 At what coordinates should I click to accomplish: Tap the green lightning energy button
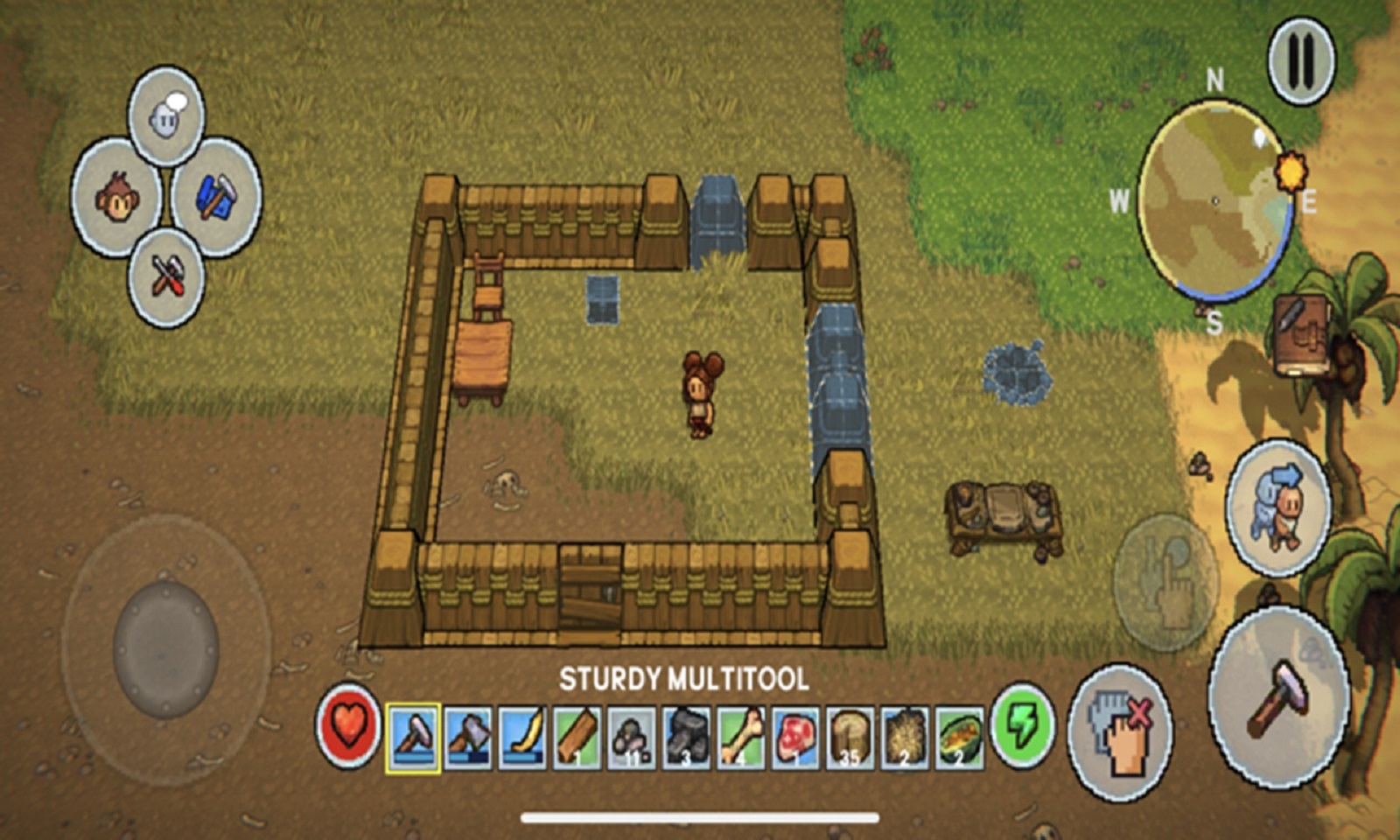(1023, 726)
